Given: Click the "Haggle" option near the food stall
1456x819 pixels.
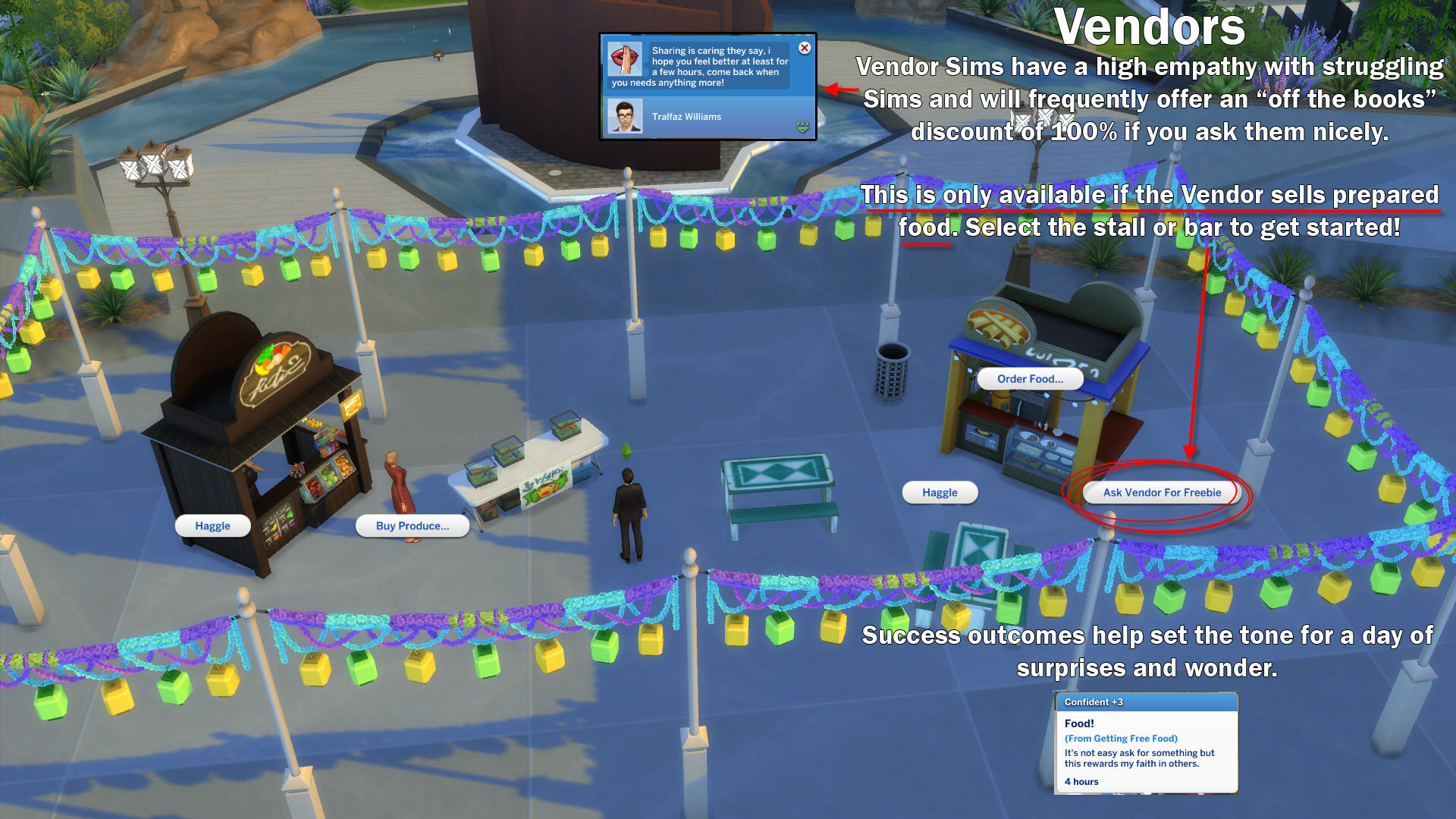Looking at the screenshot, I should pos(940,492).
